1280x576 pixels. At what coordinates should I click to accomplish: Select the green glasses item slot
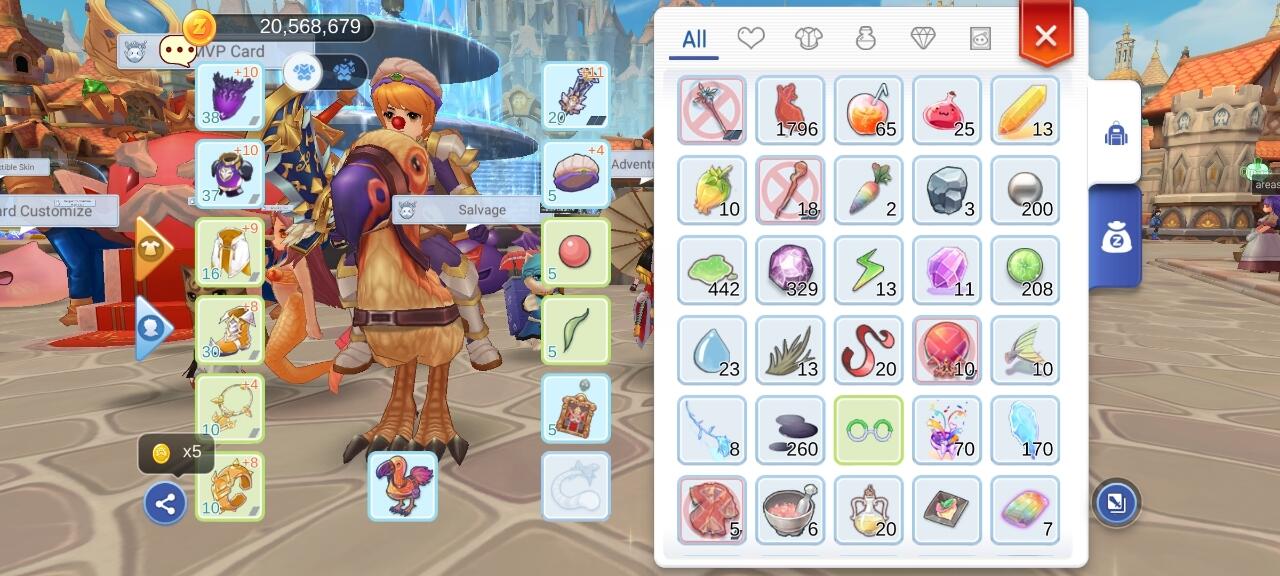(869, 430)
